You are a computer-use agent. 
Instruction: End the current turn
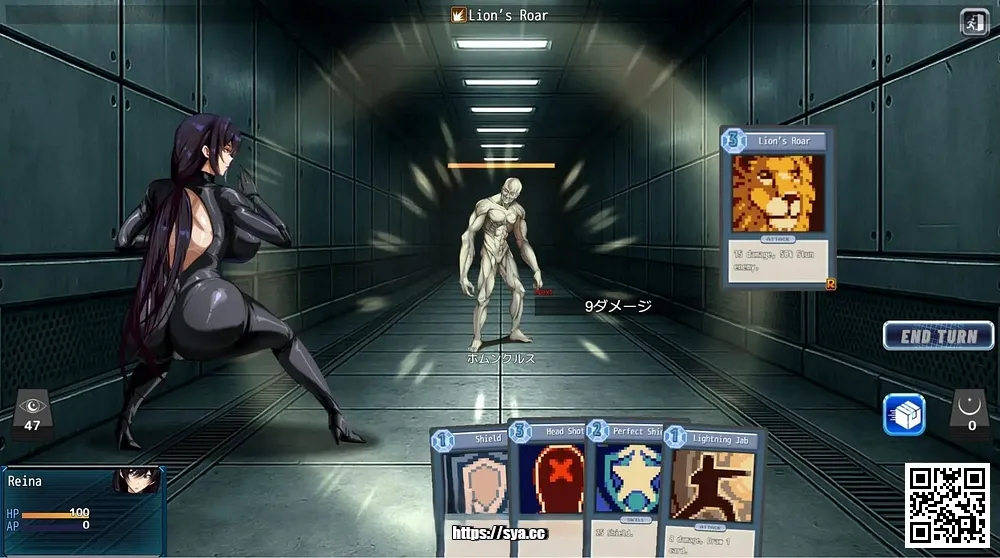pyautogui.click(x=938, y=336)
